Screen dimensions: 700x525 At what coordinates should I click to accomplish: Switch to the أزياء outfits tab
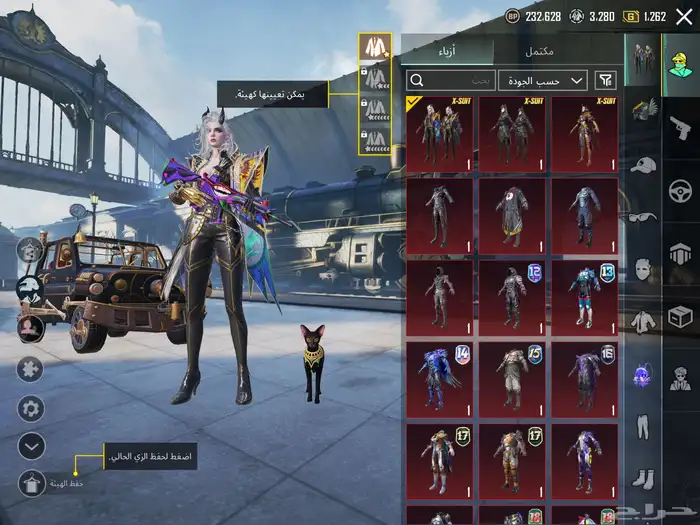[449, 51]
